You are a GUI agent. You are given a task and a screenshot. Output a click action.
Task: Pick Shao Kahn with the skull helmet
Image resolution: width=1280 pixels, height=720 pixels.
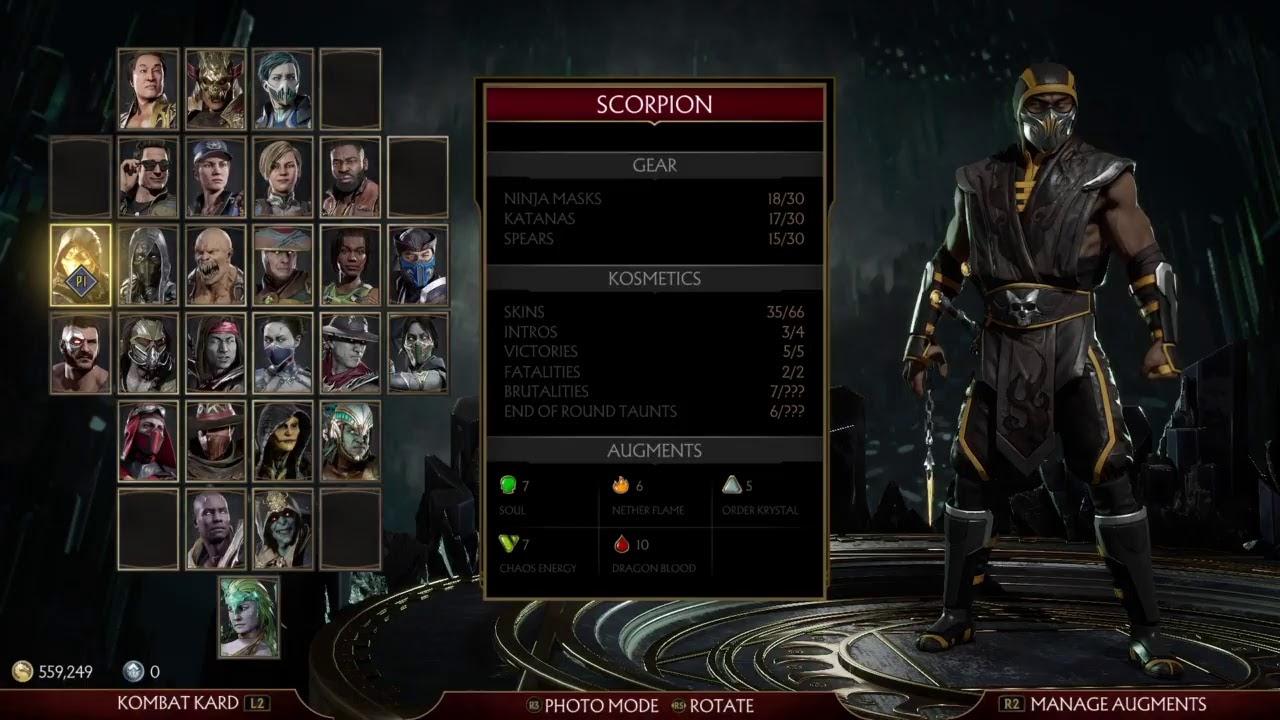click(x=215, y=89)
